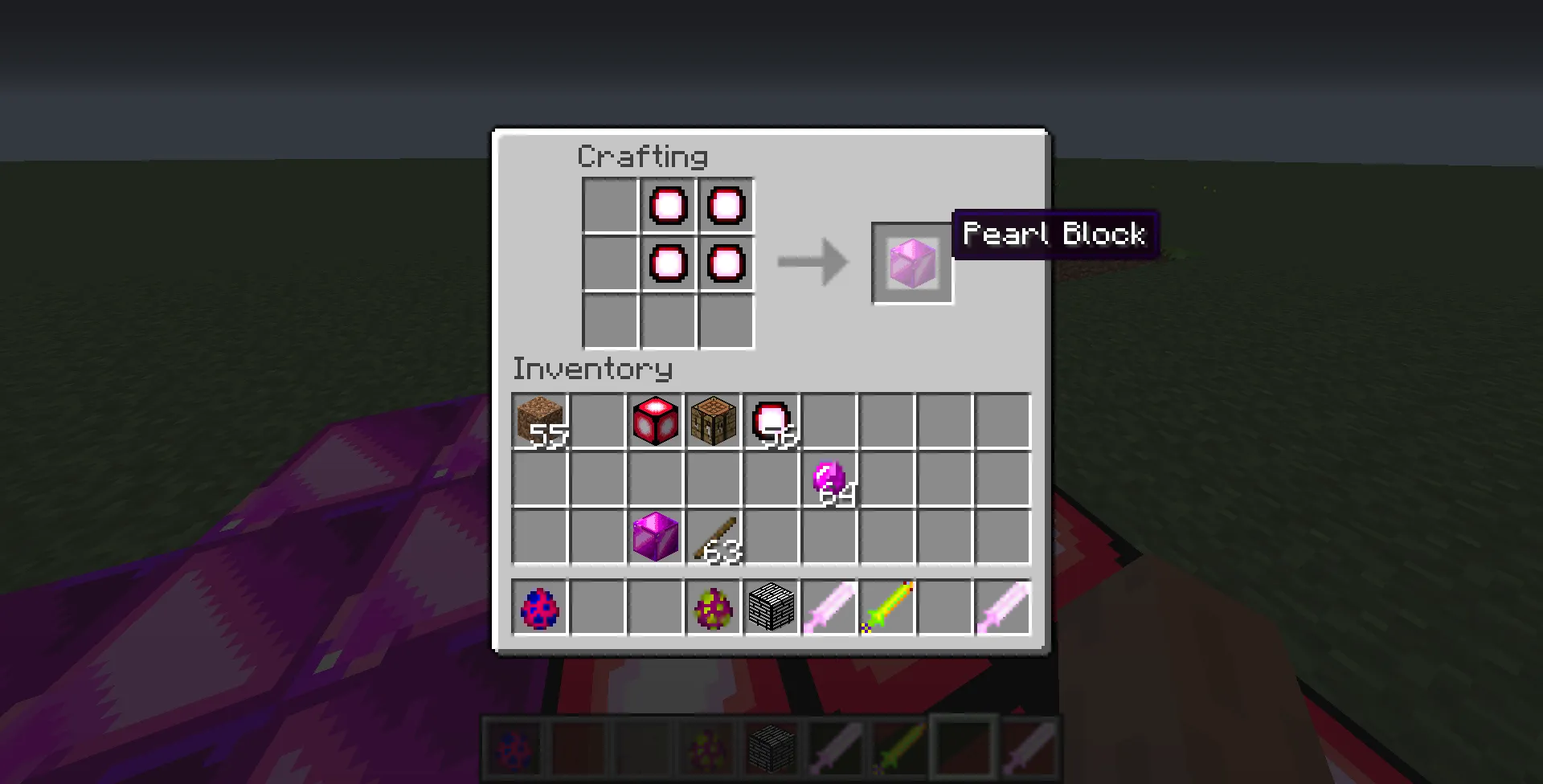The width and height of the screenshot is (1543, 784).
Task: Grab the pearl in the bottom-right of the 2x2 recipe
Action: pyautogui.click(x=726, y=263)
